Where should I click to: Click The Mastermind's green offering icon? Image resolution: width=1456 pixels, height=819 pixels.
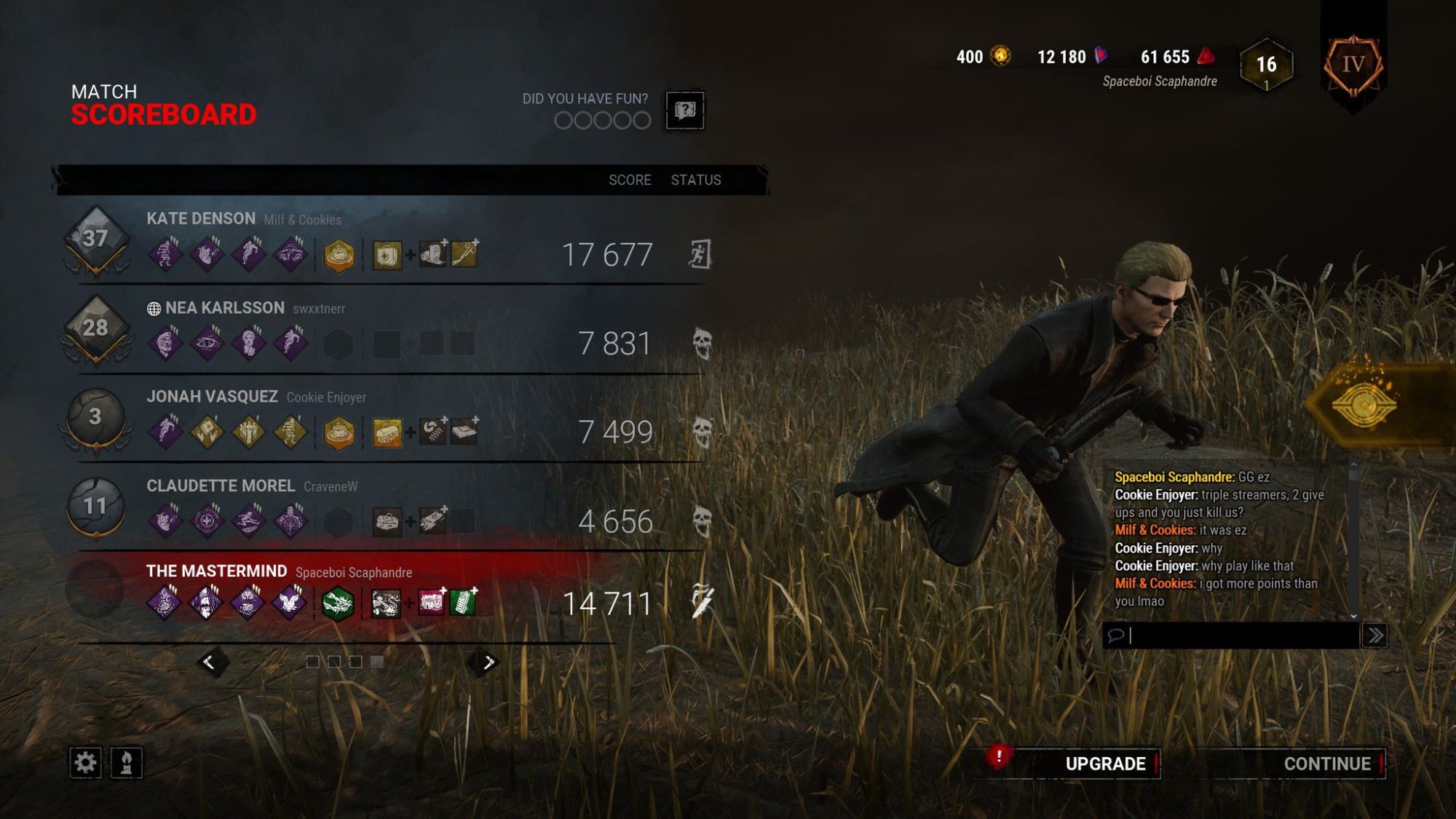(338, 604)
